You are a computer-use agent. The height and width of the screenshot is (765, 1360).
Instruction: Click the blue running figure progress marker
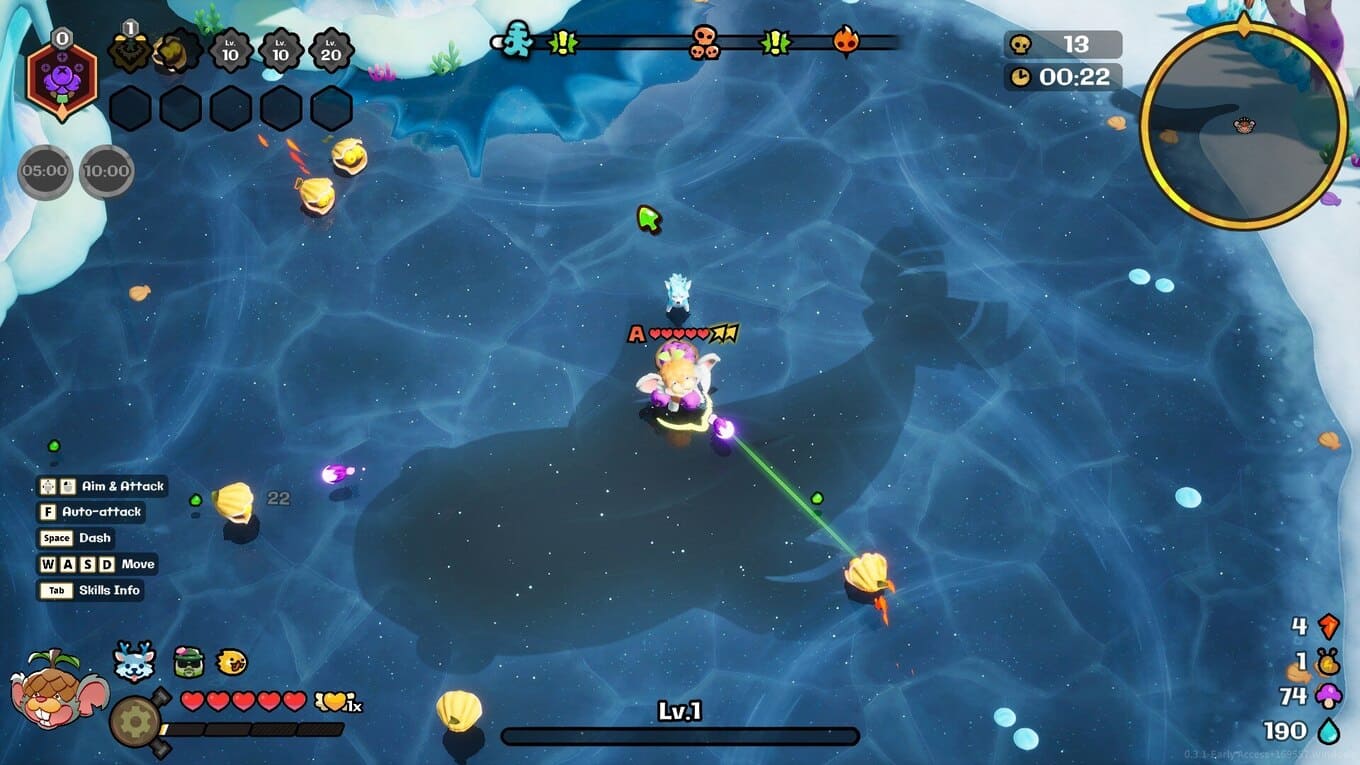point(516,41)
